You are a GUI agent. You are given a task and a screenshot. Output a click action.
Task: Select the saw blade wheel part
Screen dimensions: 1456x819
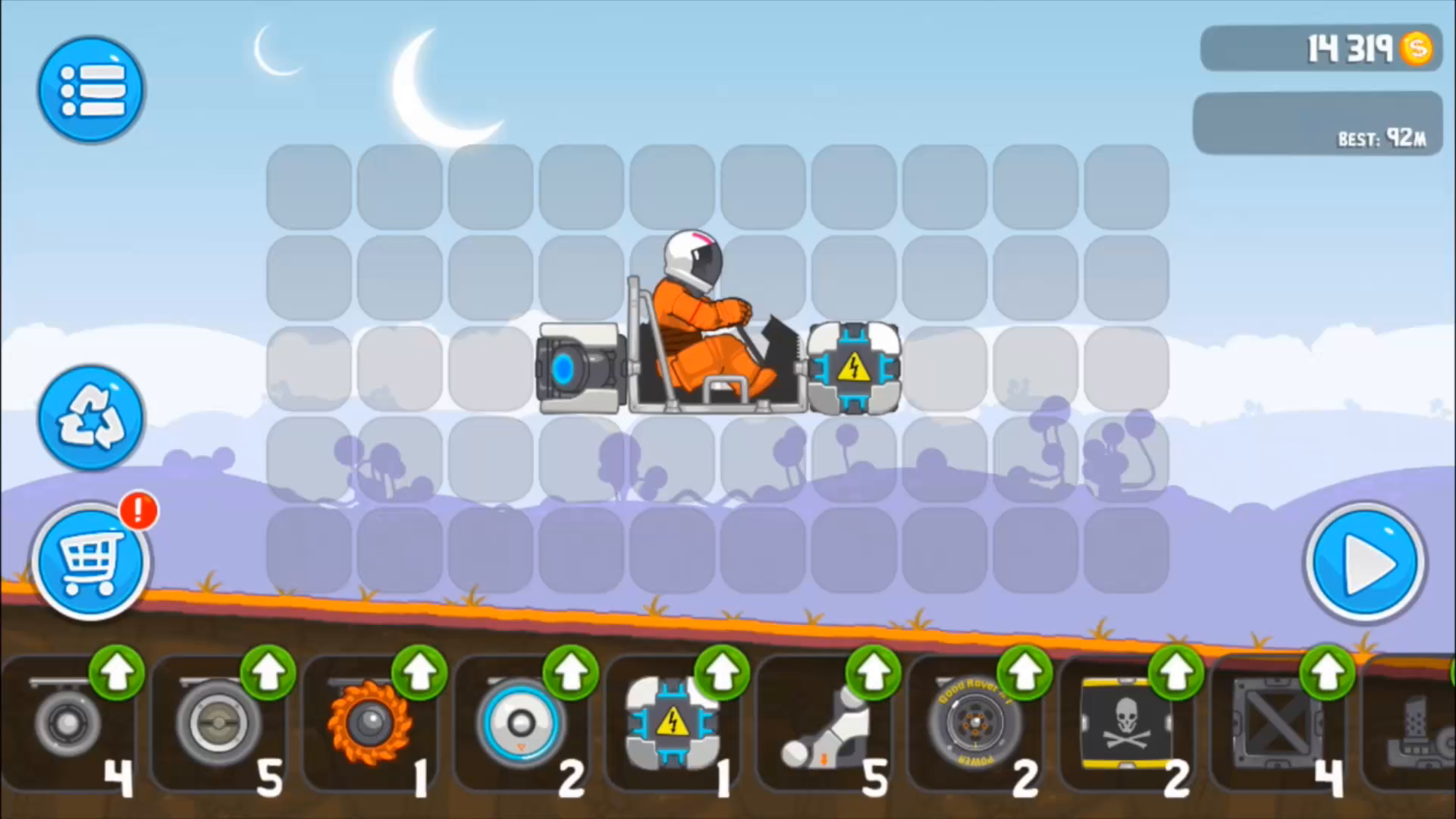tap(370, 724)
